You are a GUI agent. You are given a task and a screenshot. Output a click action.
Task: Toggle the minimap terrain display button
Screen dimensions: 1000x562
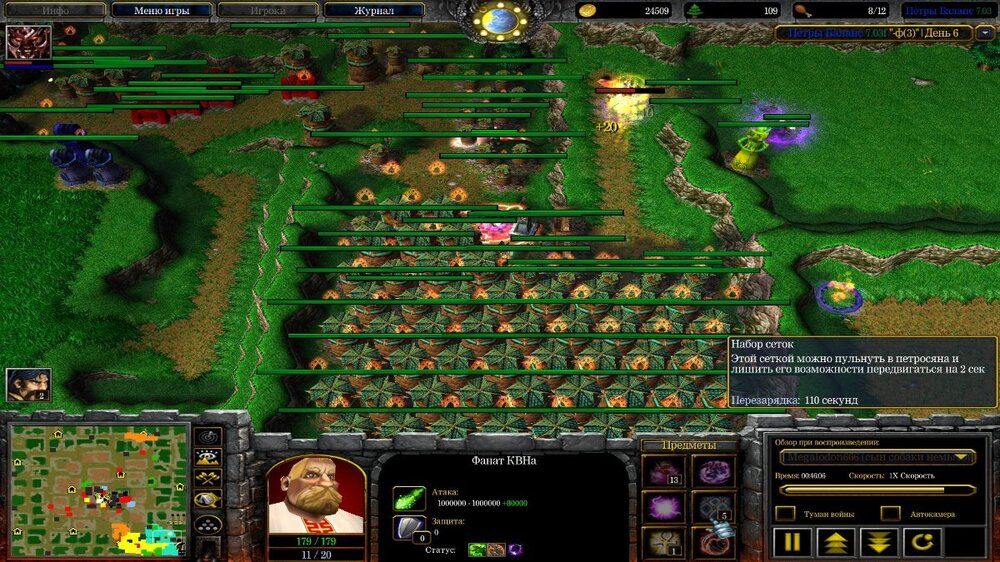tap(209, 458)
